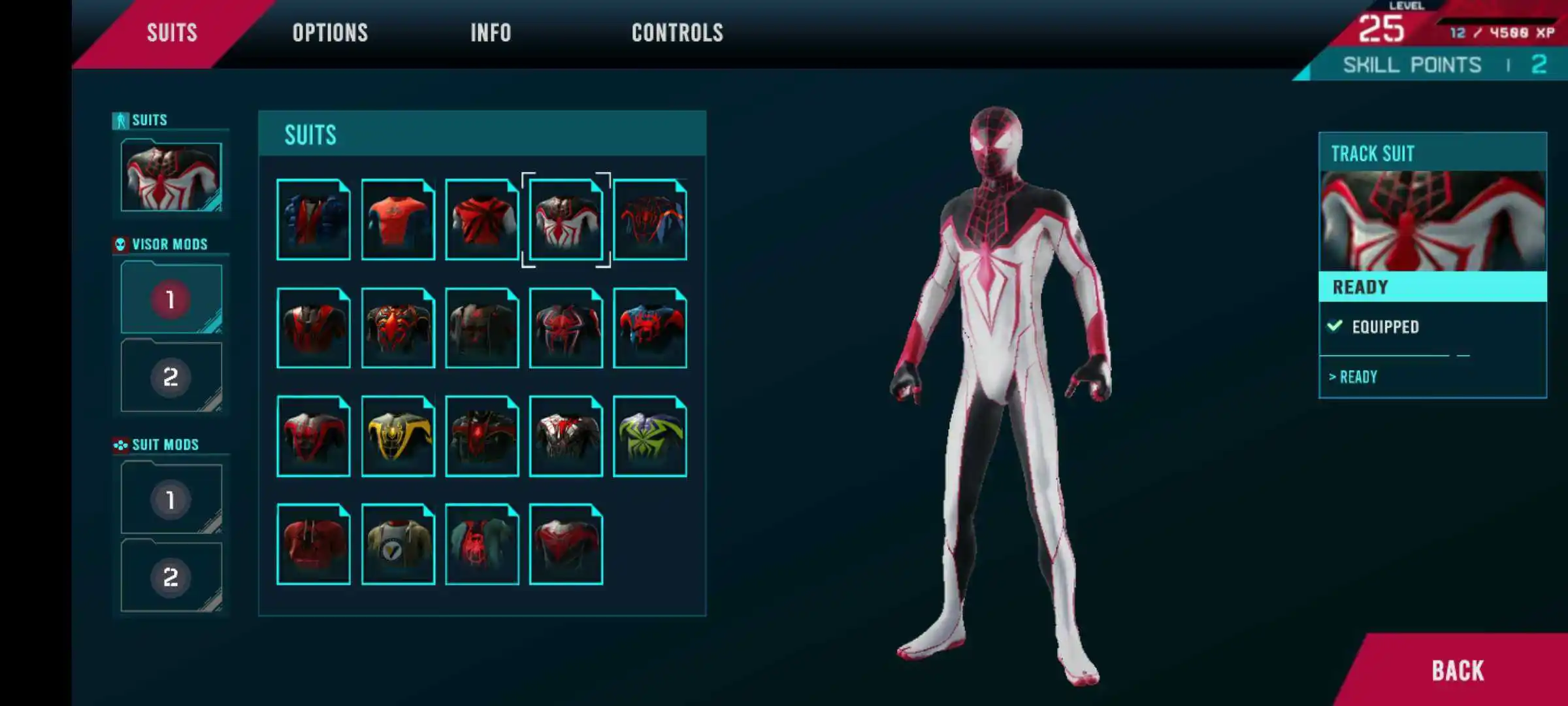1568x706 pixels.
Task: Open the Options tab
Action: tap(330, 33)
